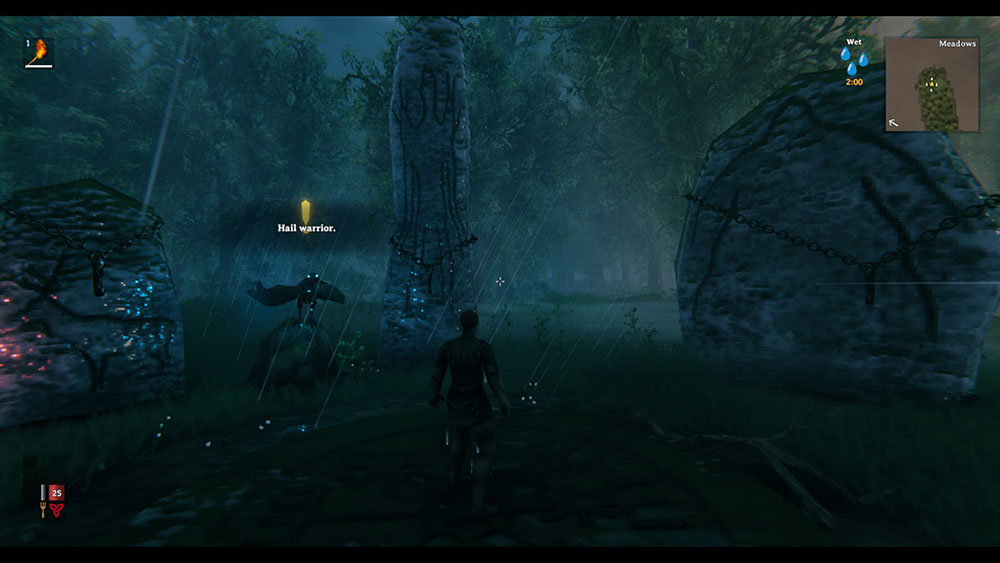Click the yellow player marker on the minimap
Screen dimensions: 1000x563
click(x=932, y=83)
